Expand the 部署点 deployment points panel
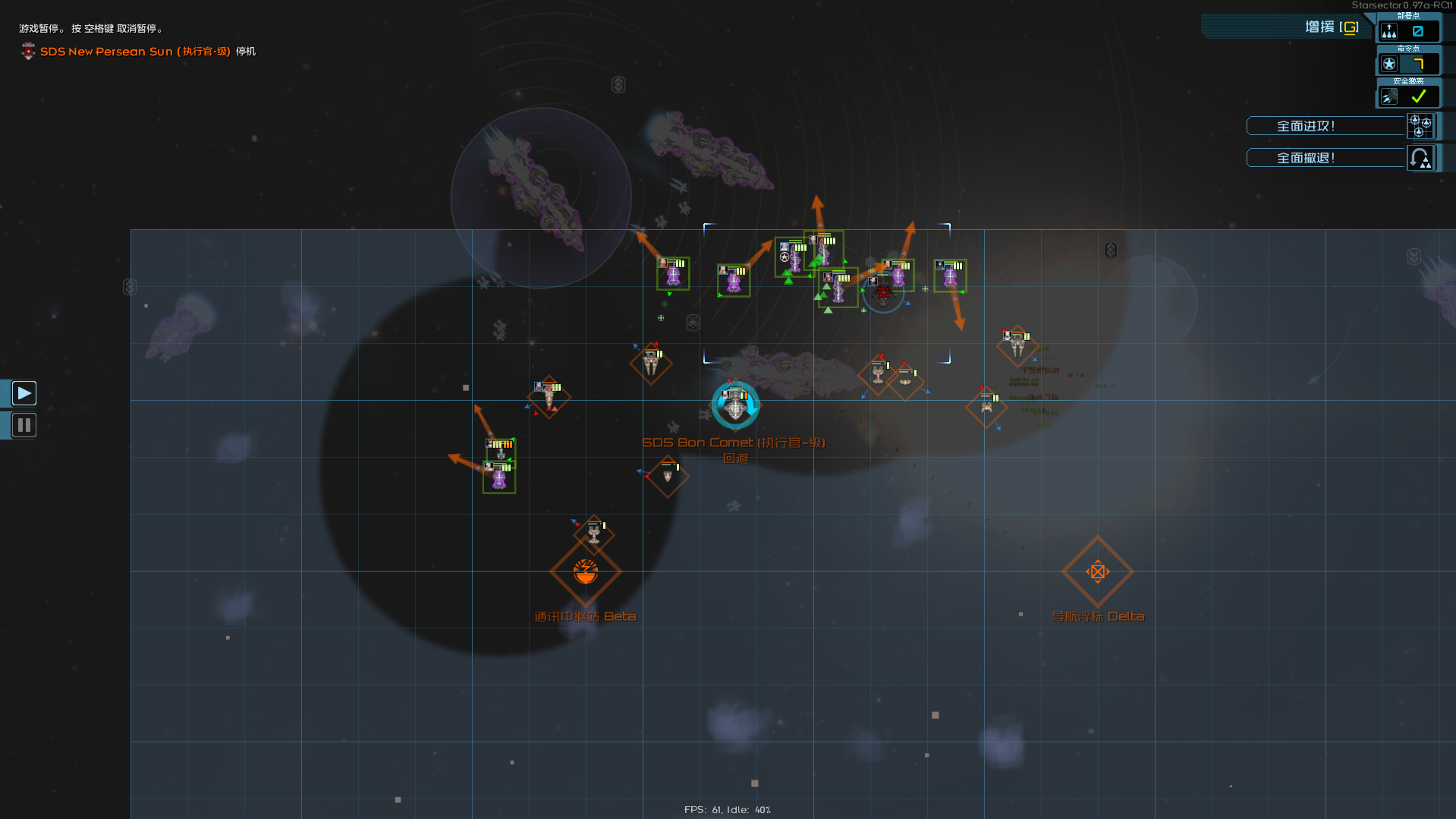This screenshot has width=1456, height=819. (x=1409, y=16)
